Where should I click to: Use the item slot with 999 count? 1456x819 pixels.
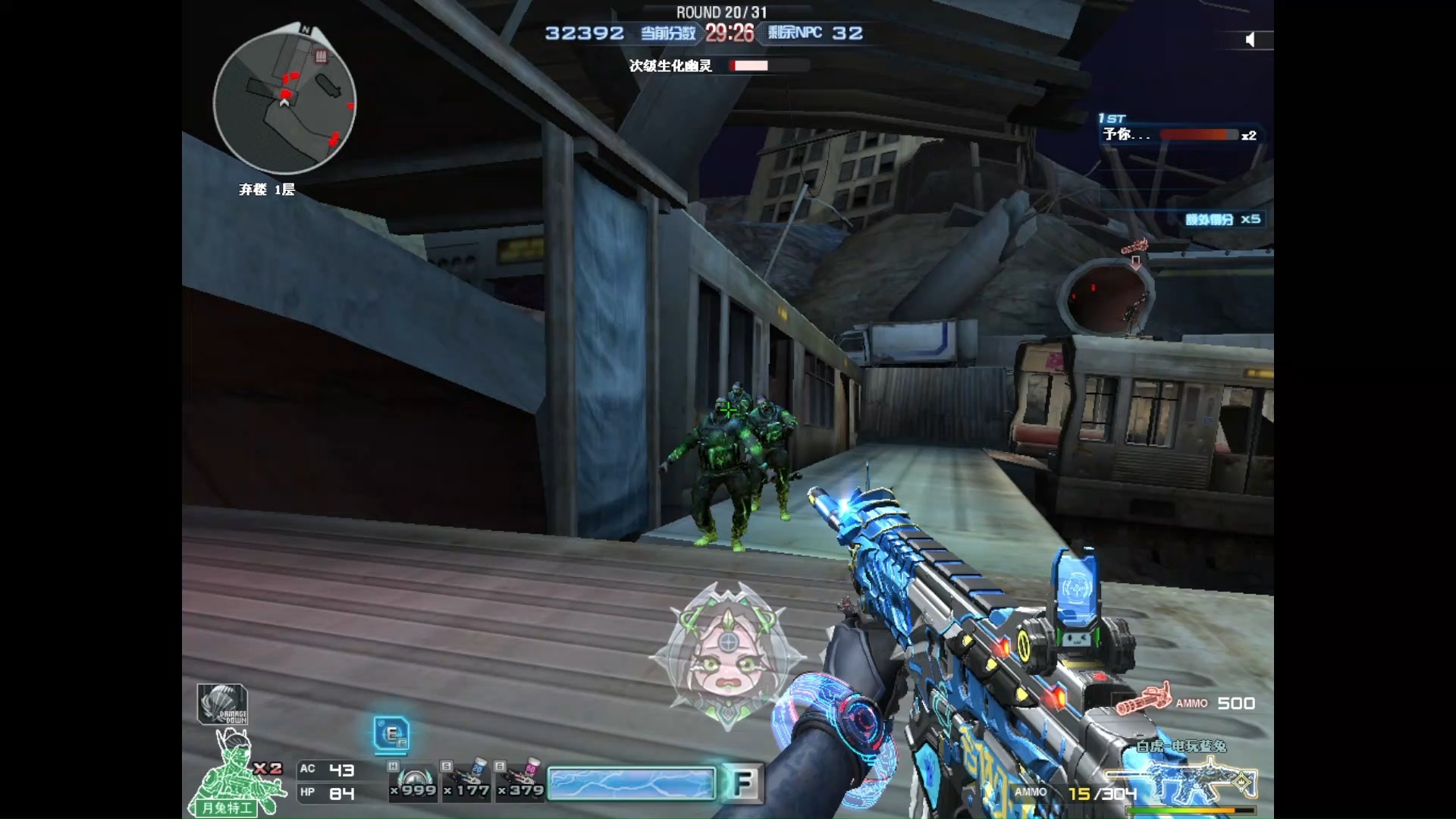413,781
